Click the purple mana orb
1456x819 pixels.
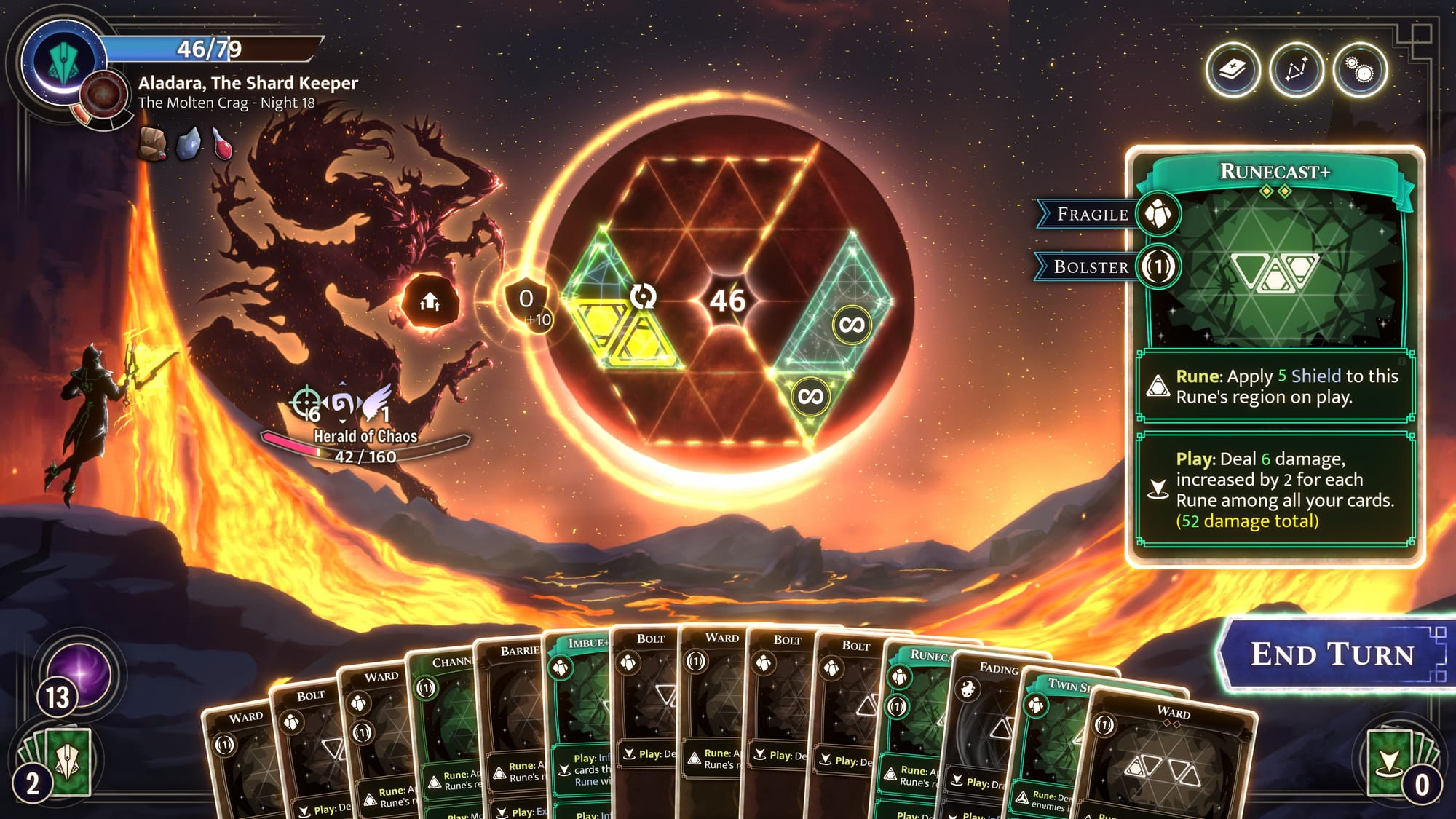80,673
